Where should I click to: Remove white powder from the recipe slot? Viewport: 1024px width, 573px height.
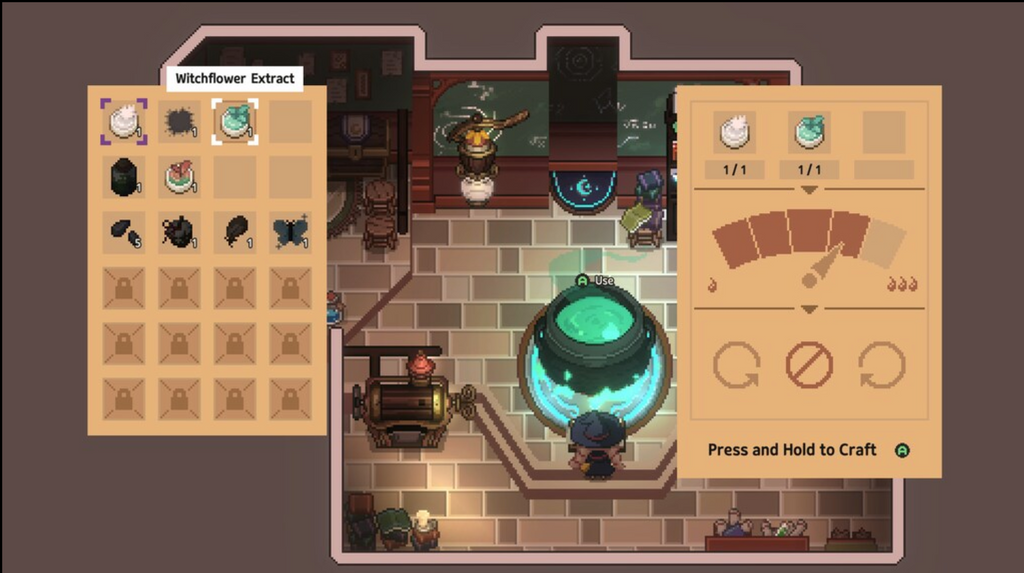(x=735, y=132)
